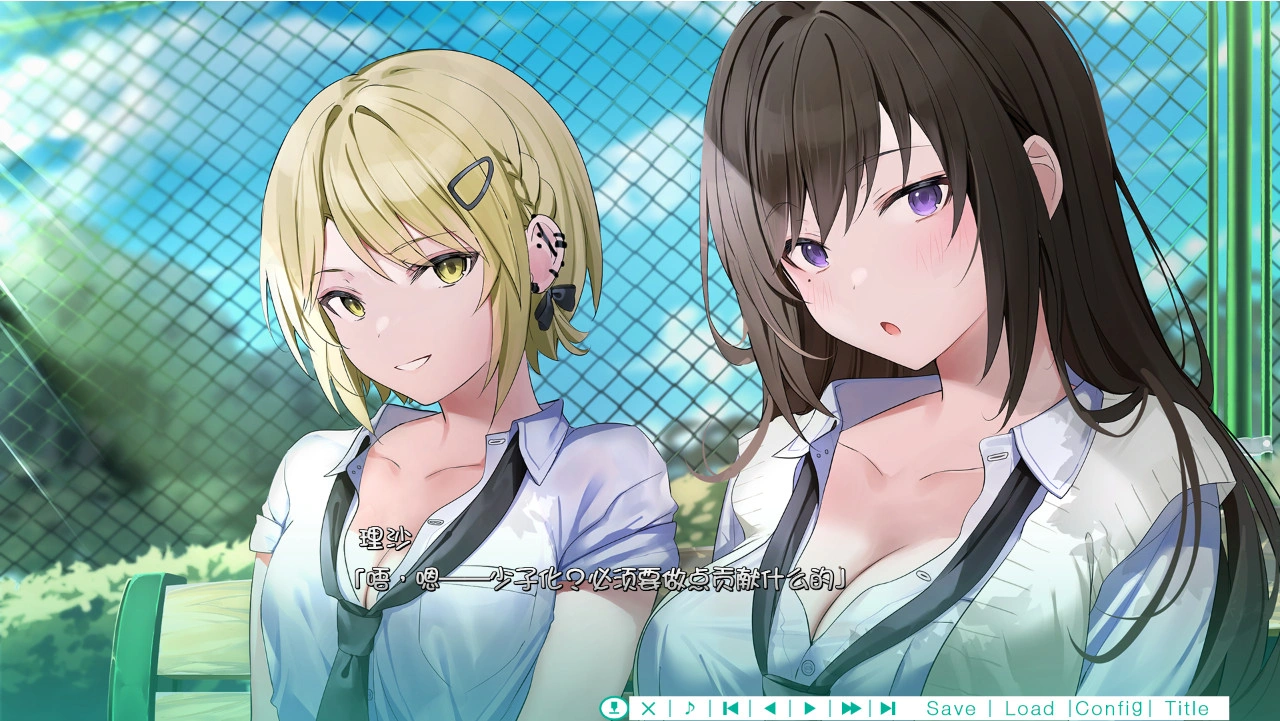Screen dimensions: 1280x721
Task: Hide the text window with X
Action: coord(648,708)
